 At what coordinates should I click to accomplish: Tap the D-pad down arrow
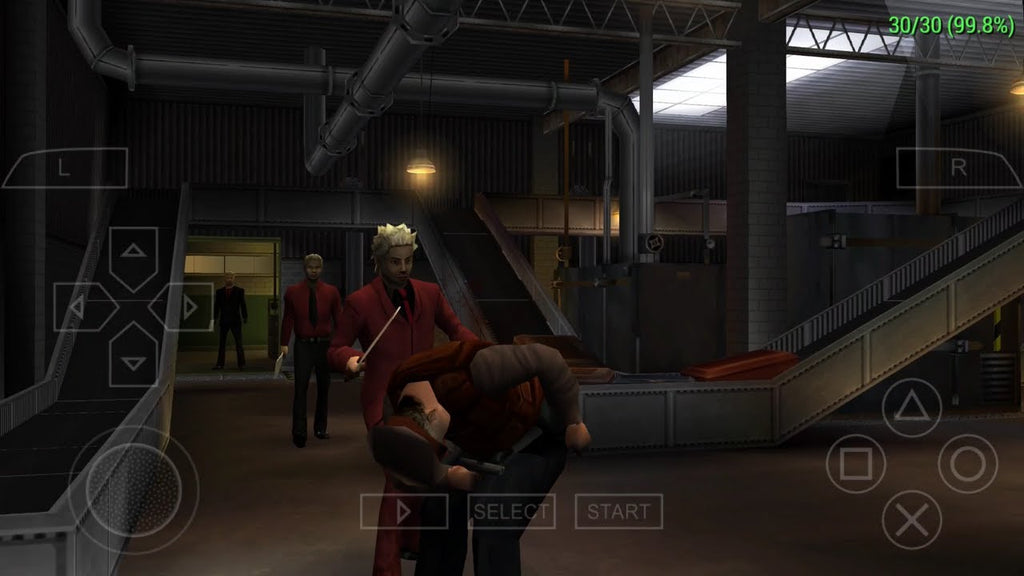click(x=133, y=353)
